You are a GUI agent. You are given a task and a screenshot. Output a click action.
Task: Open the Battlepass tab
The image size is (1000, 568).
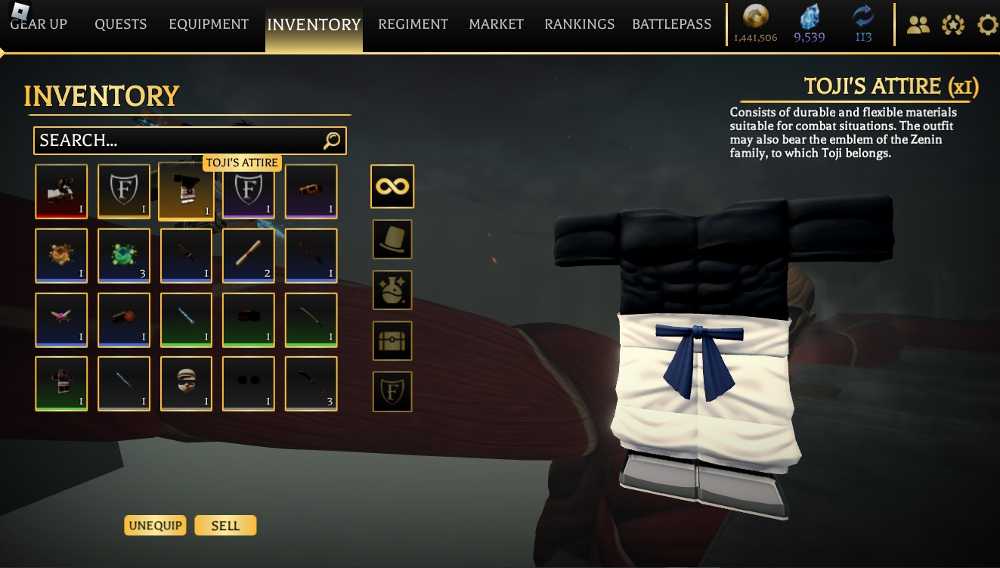pos(672,24)
